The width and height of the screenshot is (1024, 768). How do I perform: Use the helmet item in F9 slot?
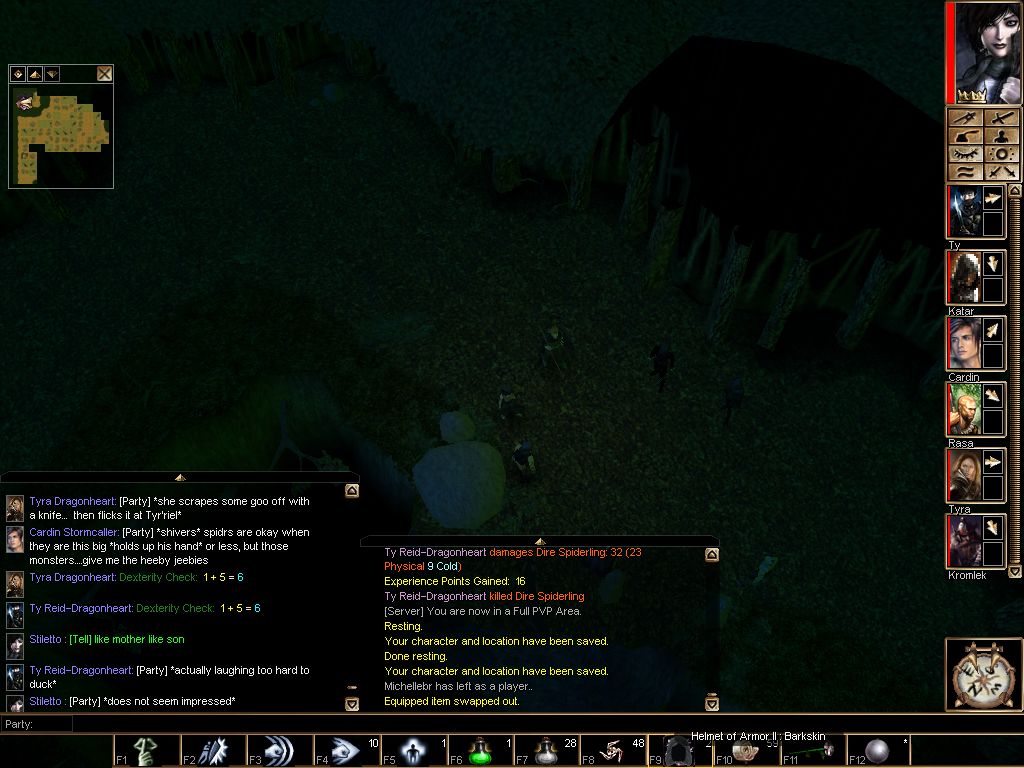coord(679,751)
